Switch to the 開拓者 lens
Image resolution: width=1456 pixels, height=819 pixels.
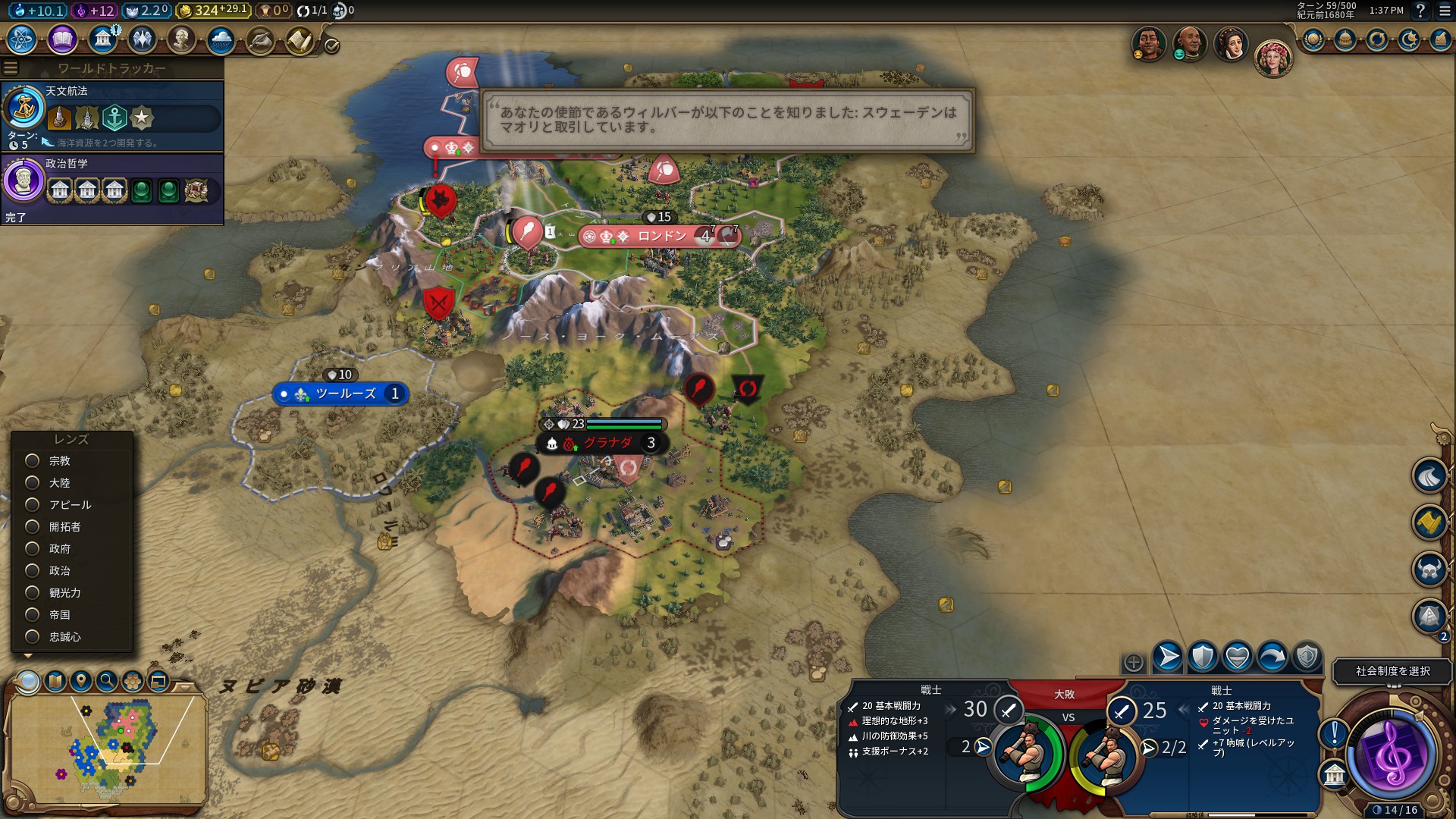coord(33,527)
